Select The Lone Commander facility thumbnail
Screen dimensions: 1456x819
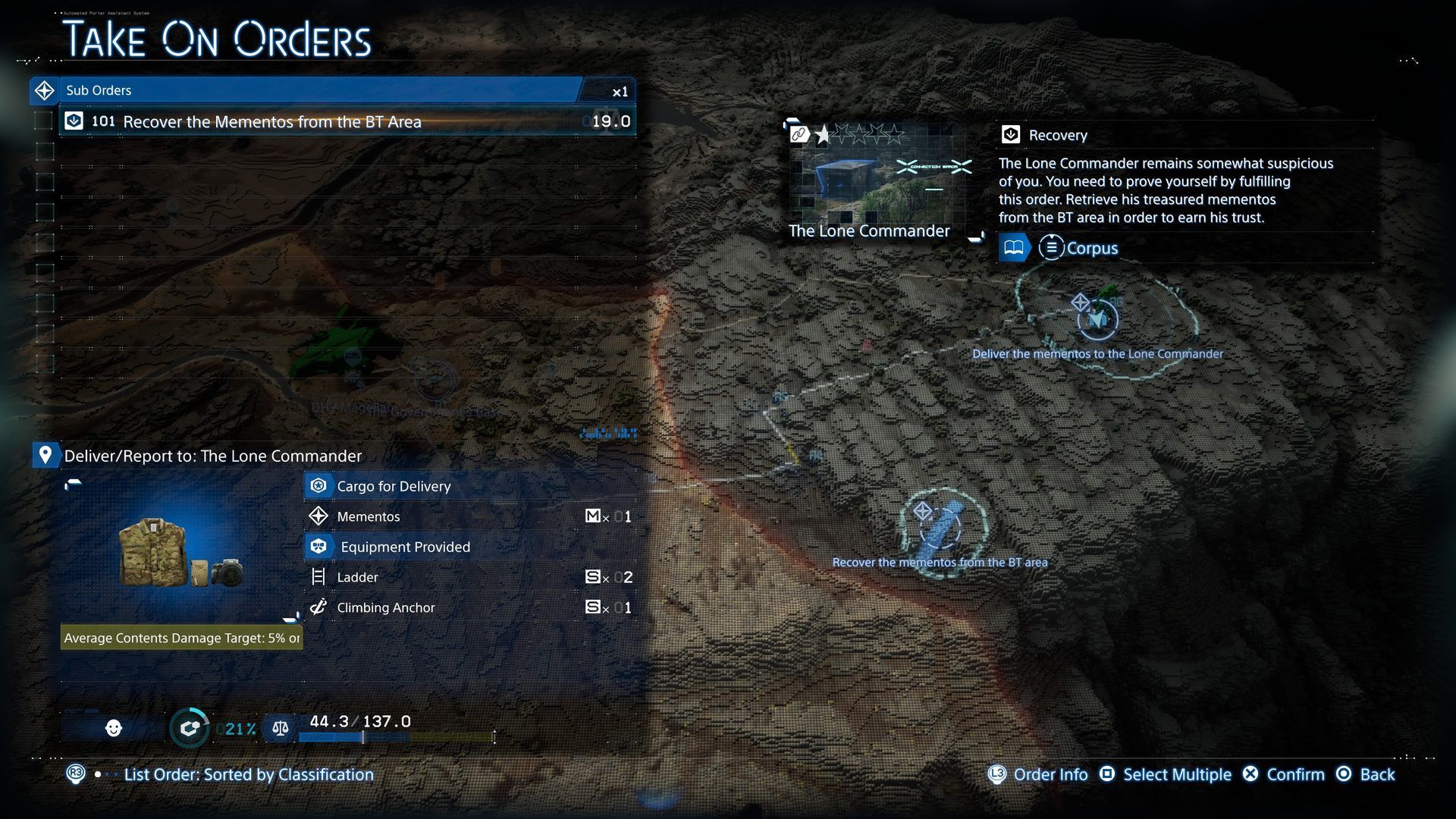pos(880,180)
